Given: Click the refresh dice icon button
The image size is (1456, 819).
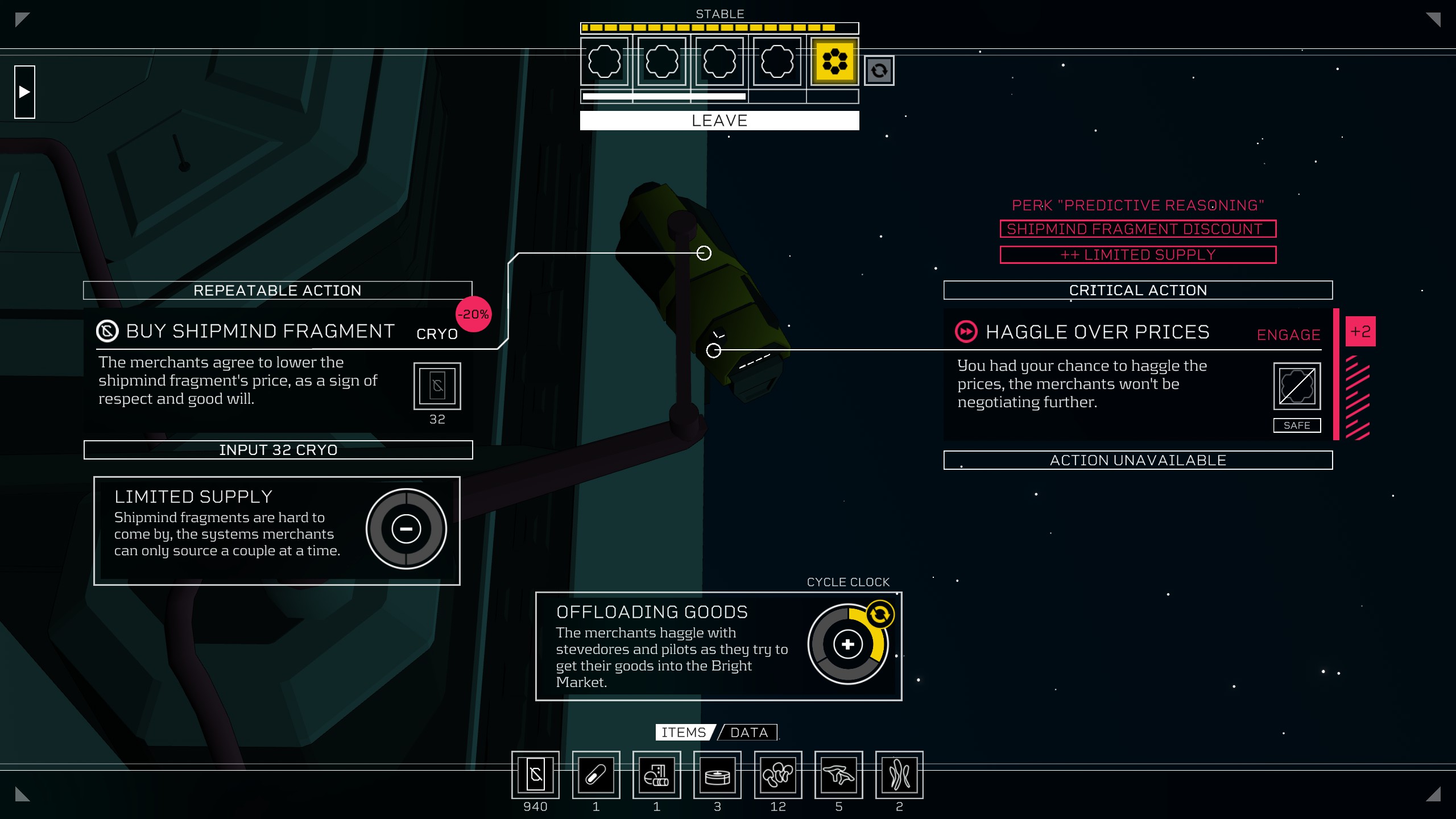Looking at the screenshot, I should (879, 71).
